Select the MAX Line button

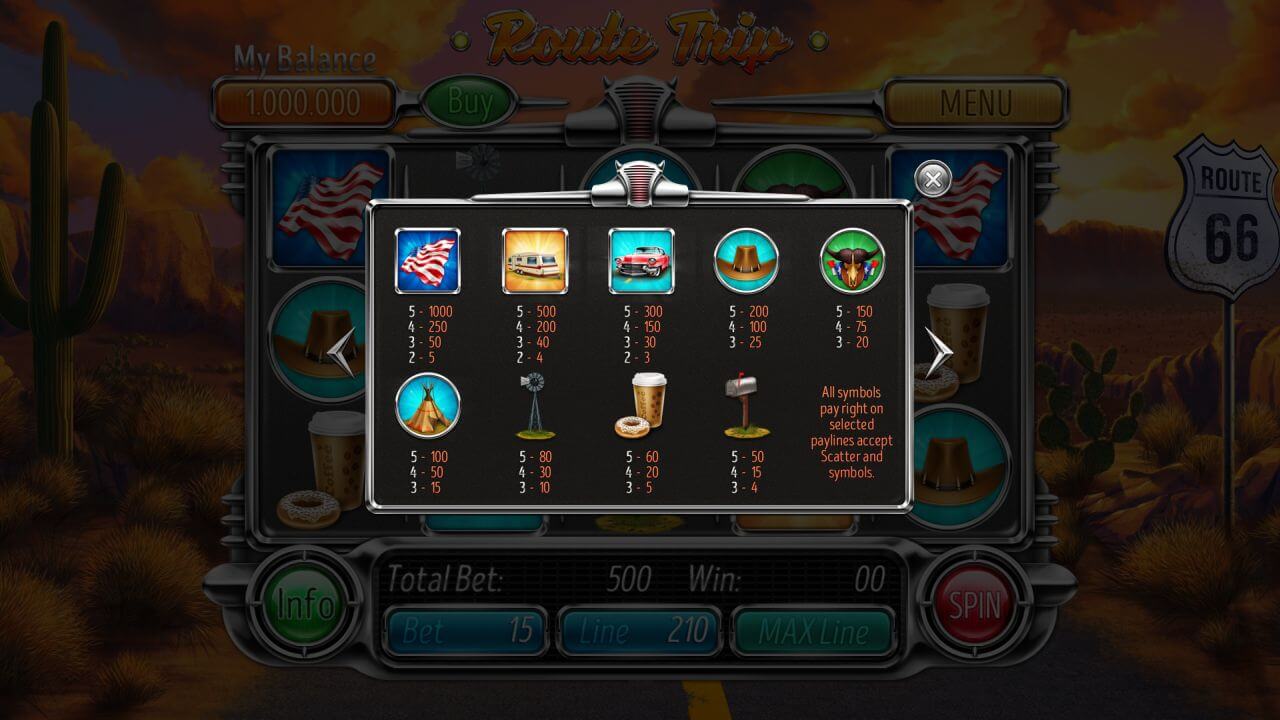click(812, 631)
